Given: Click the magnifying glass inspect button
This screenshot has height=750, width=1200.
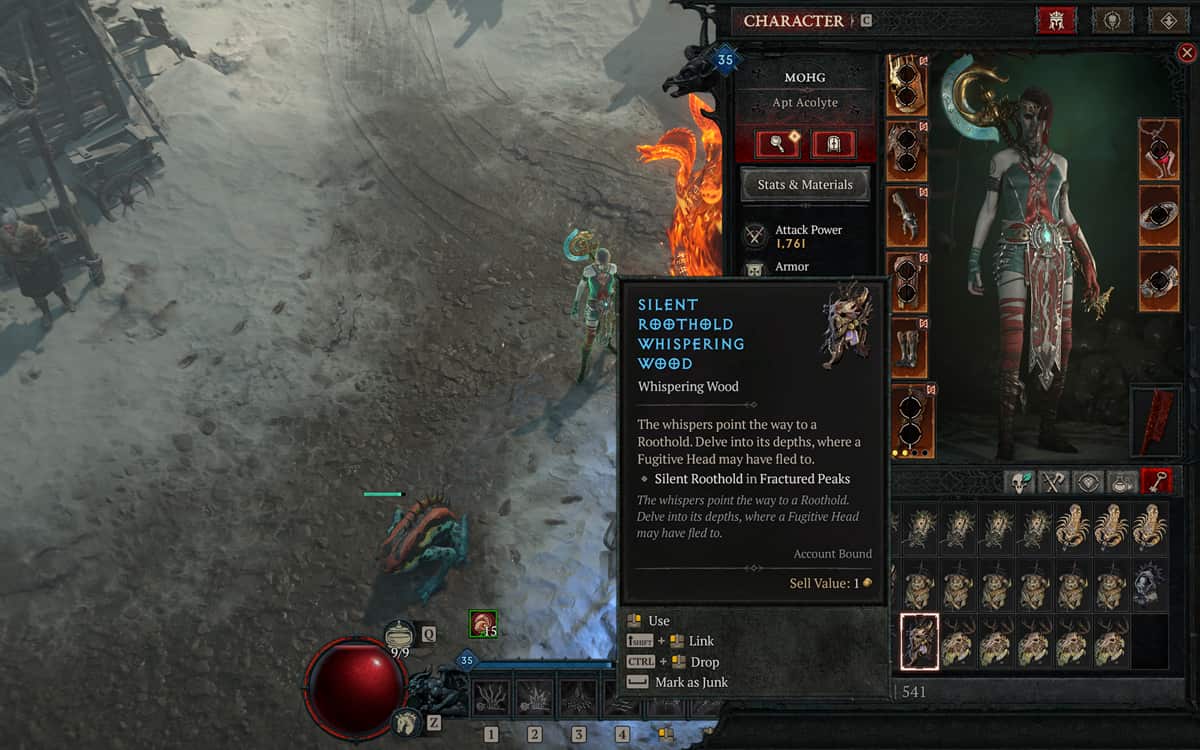Looking at the screenshot, I should pos(776,145).
